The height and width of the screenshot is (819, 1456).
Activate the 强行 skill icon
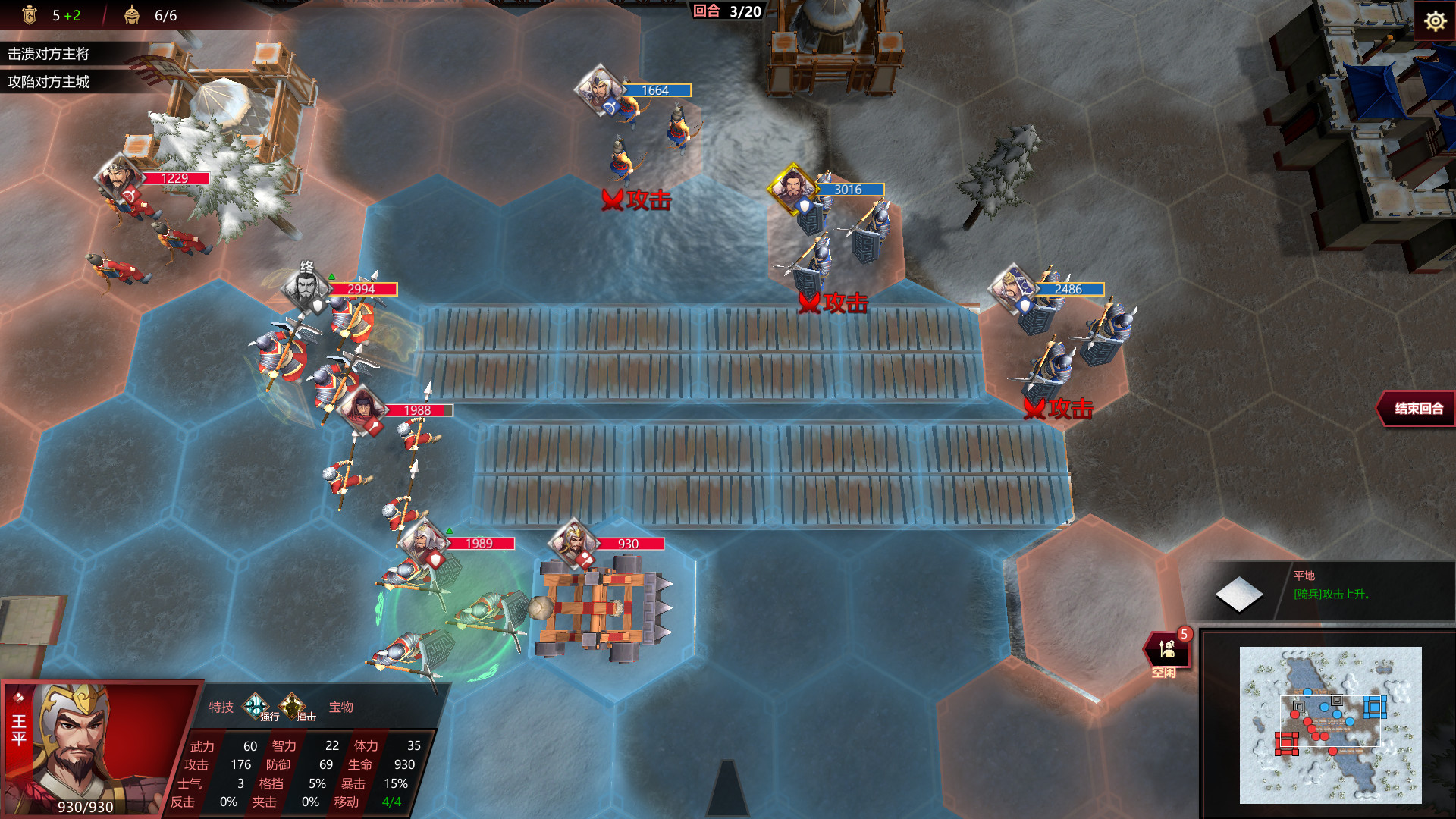click(x=256, y=706)
